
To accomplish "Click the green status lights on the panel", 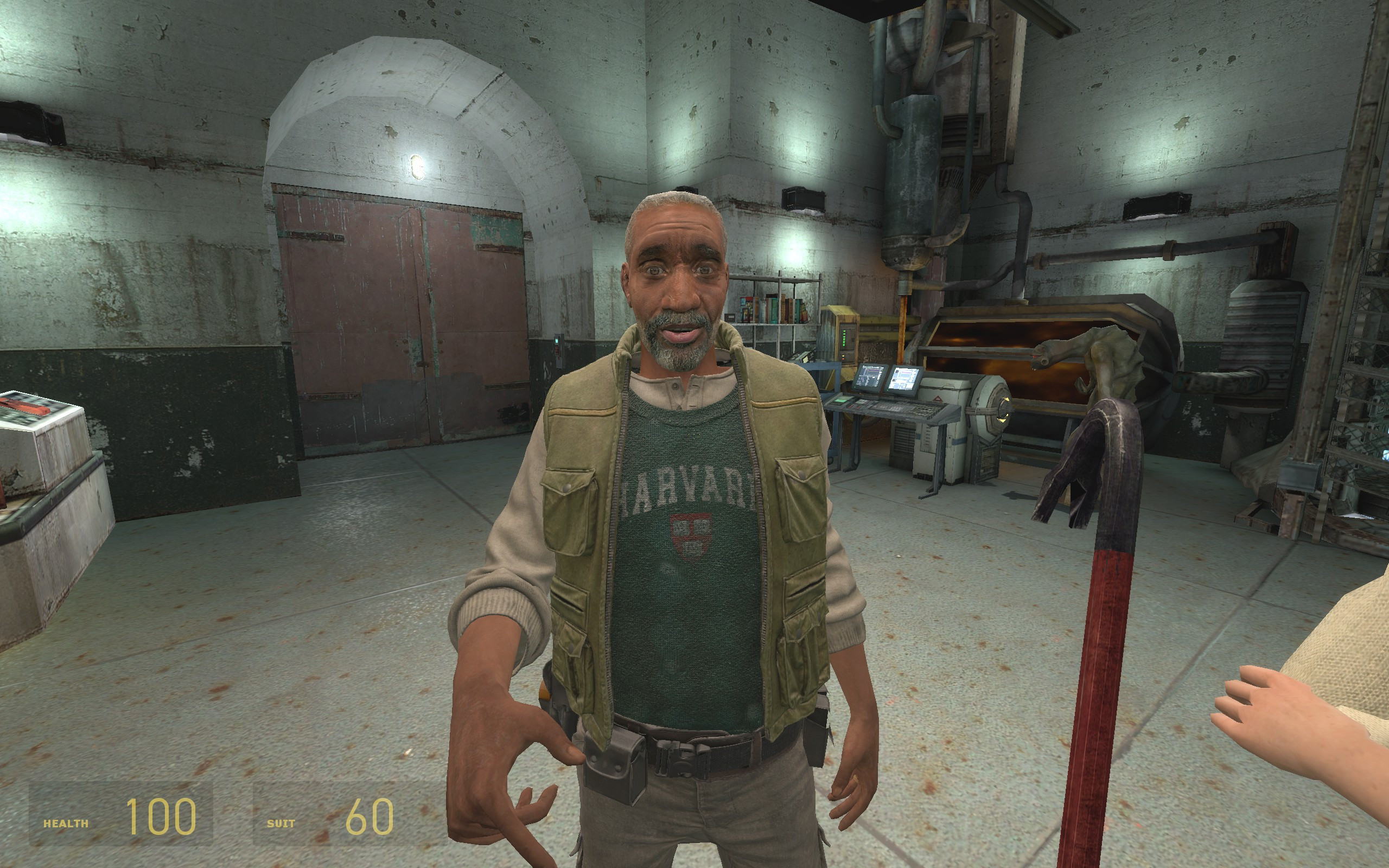I will click(844, 339).
